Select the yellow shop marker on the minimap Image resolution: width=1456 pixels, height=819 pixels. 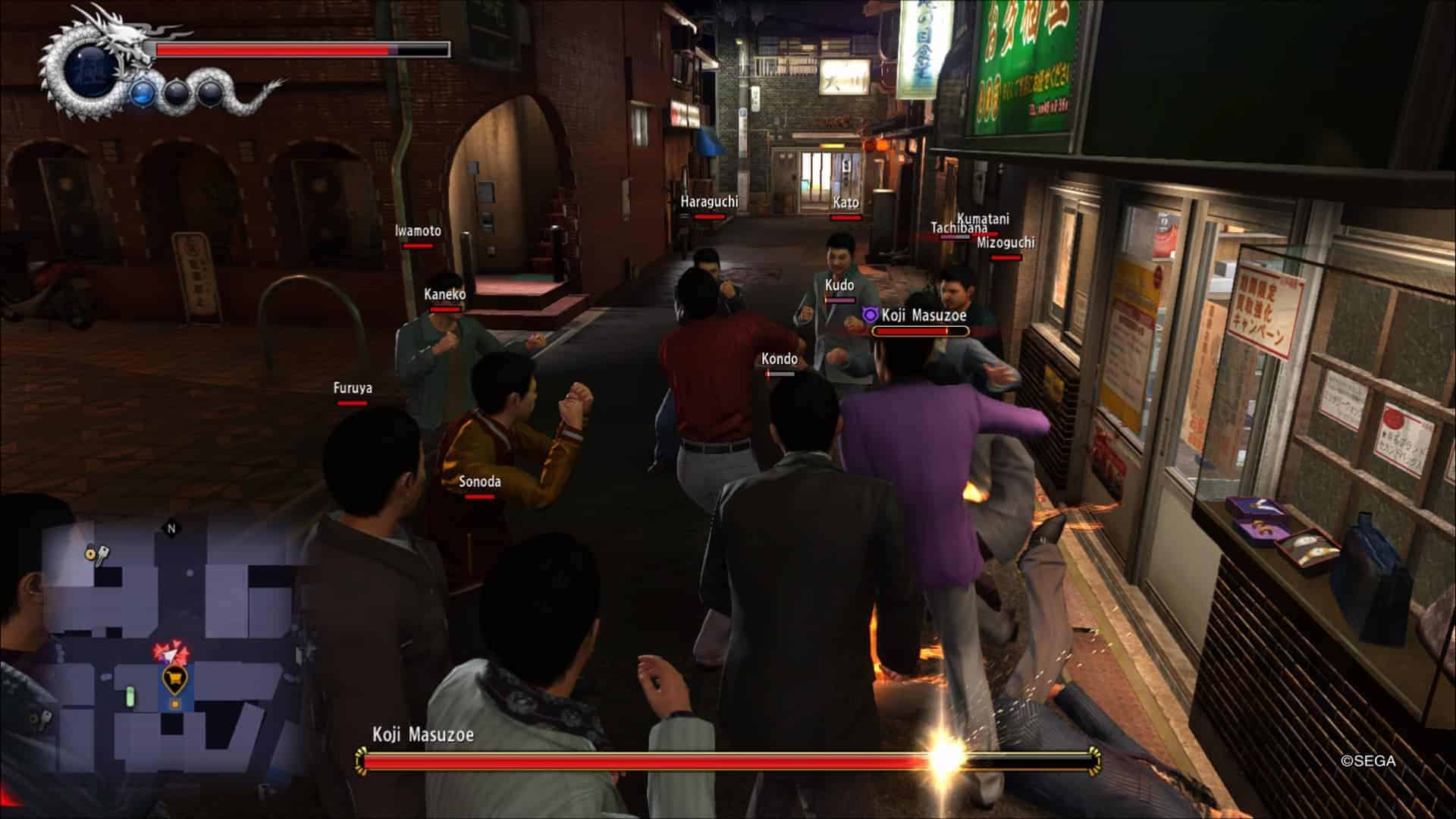coord(175,679)
